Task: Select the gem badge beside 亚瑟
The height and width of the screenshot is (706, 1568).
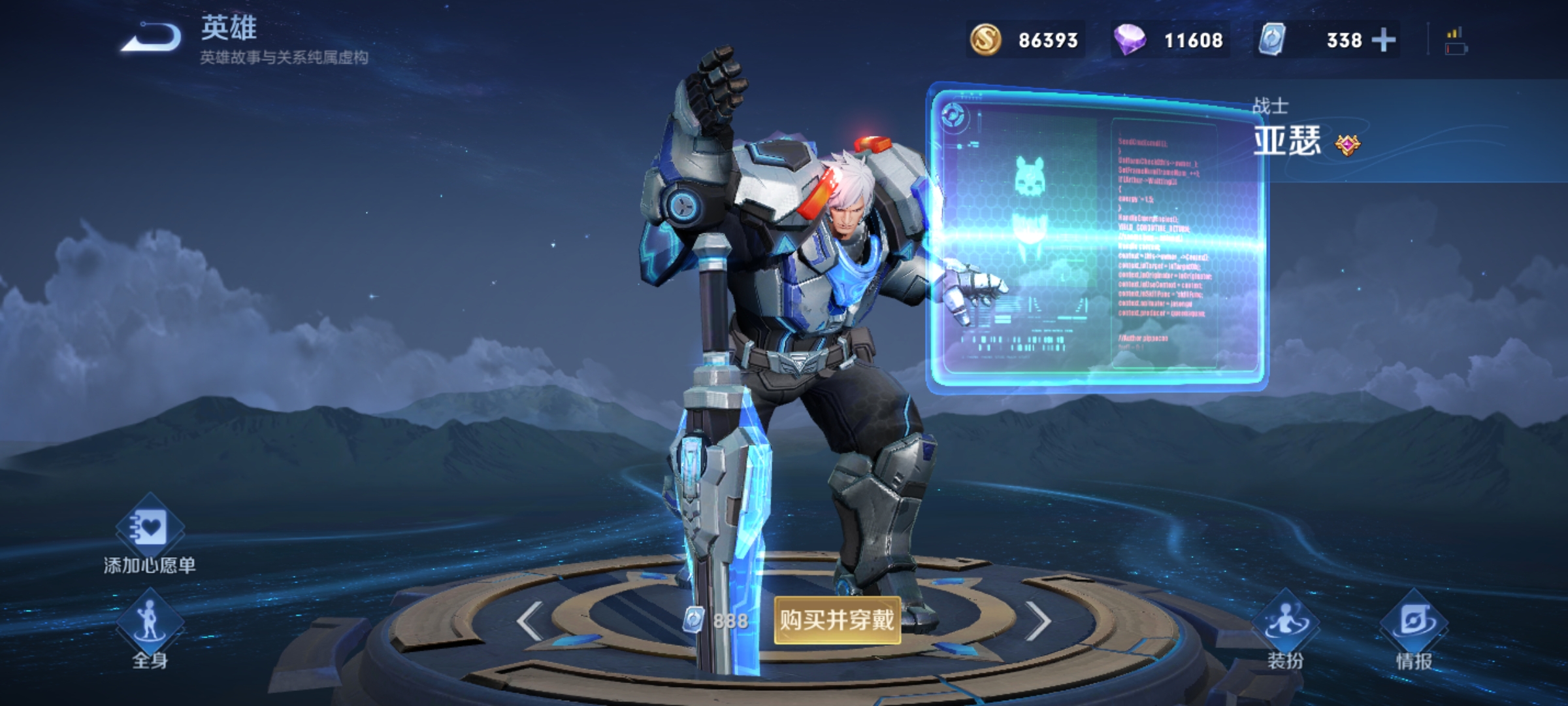Action: coord(1347,144)
